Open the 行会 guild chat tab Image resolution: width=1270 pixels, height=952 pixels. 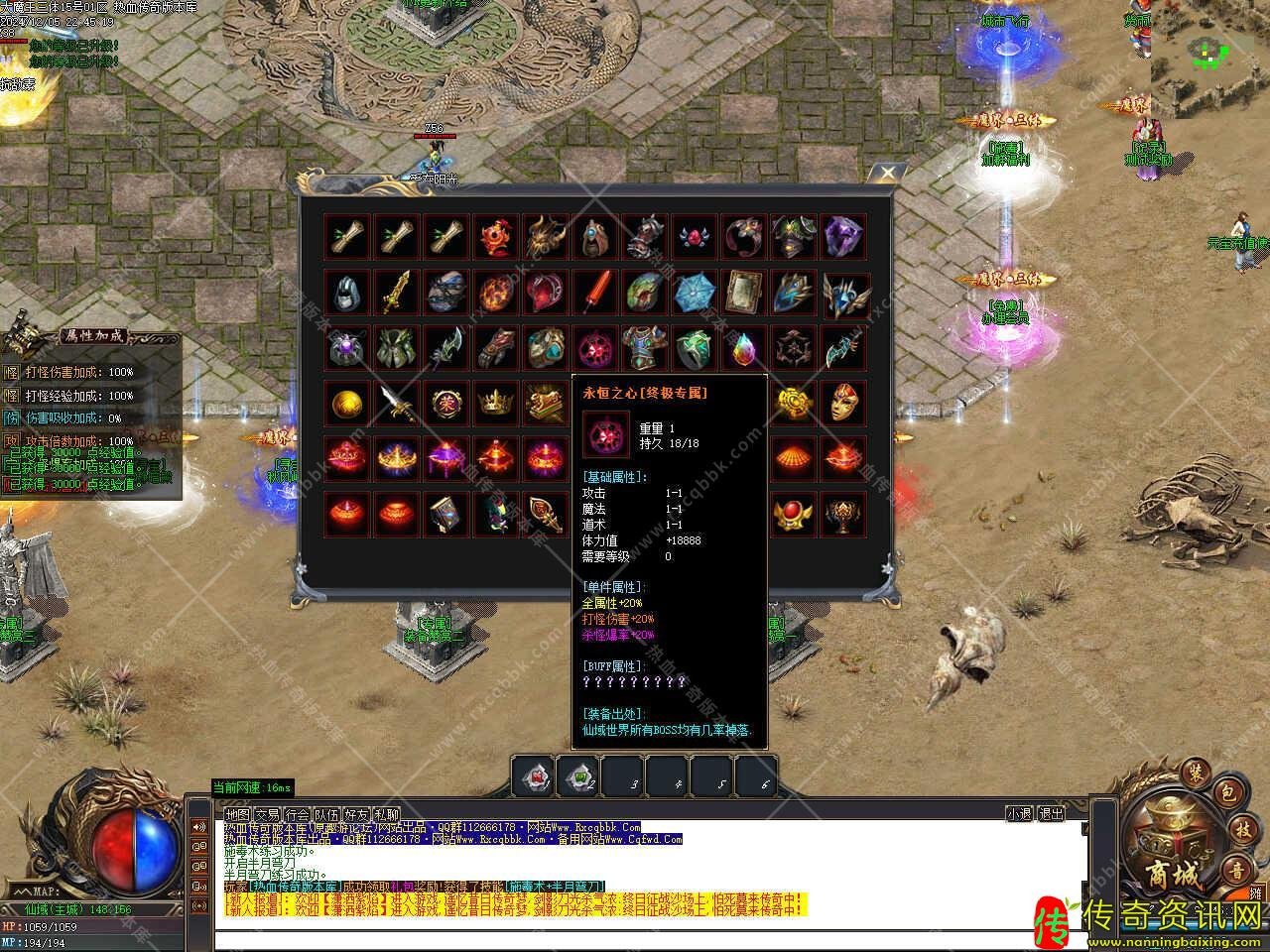tap(297, 814)
